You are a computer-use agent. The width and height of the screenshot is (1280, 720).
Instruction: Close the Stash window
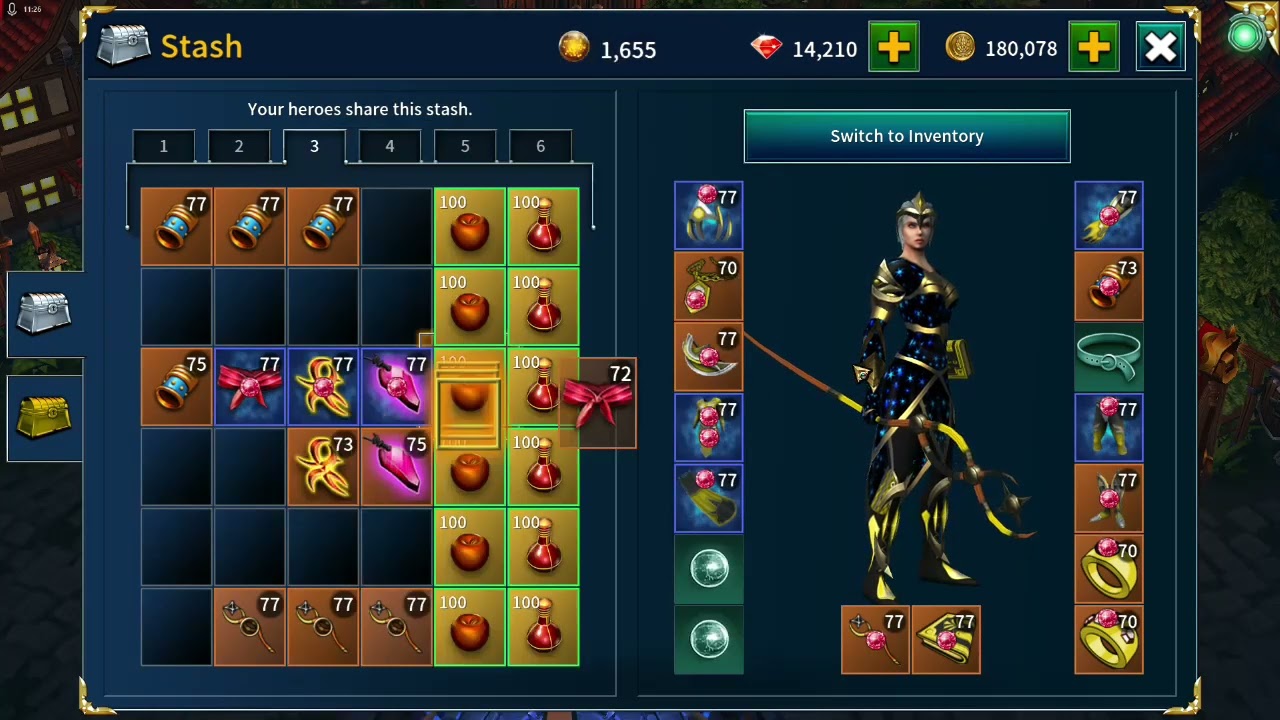1161,47
